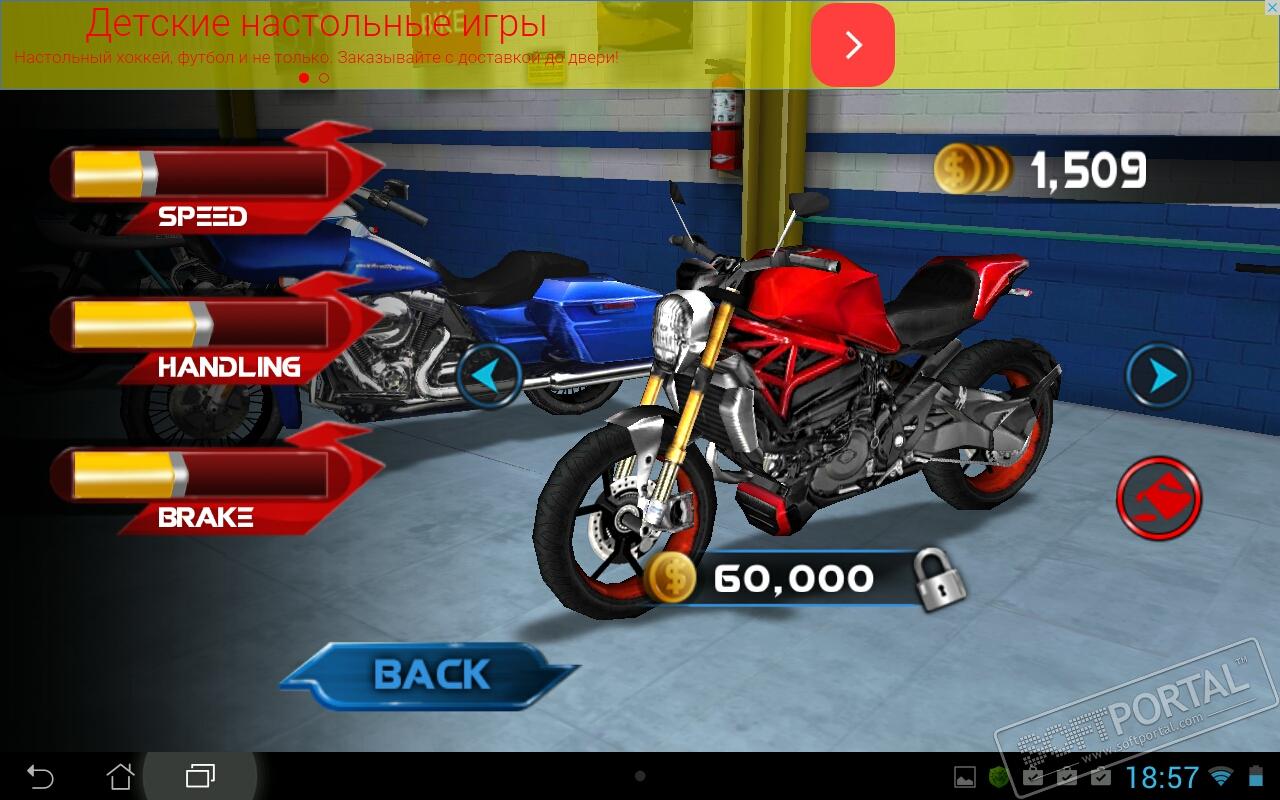The image size is (1280, 800).
Task: Tap the red arrow on the ad banner
Action: [x=852, y=45]
